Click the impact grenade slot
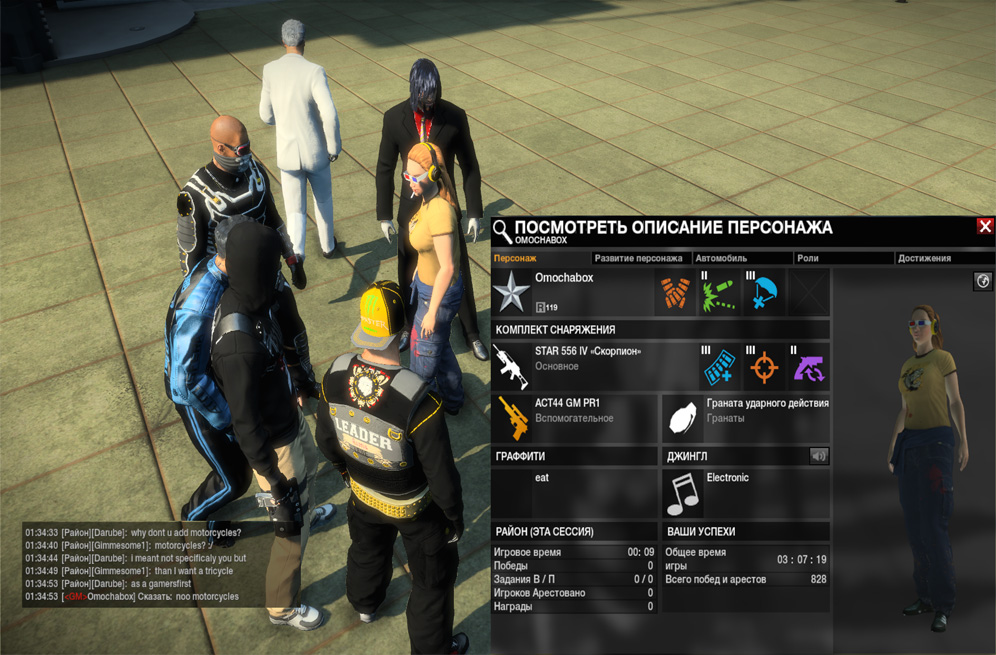Screen dimensions: 996x655 (746, 417)
